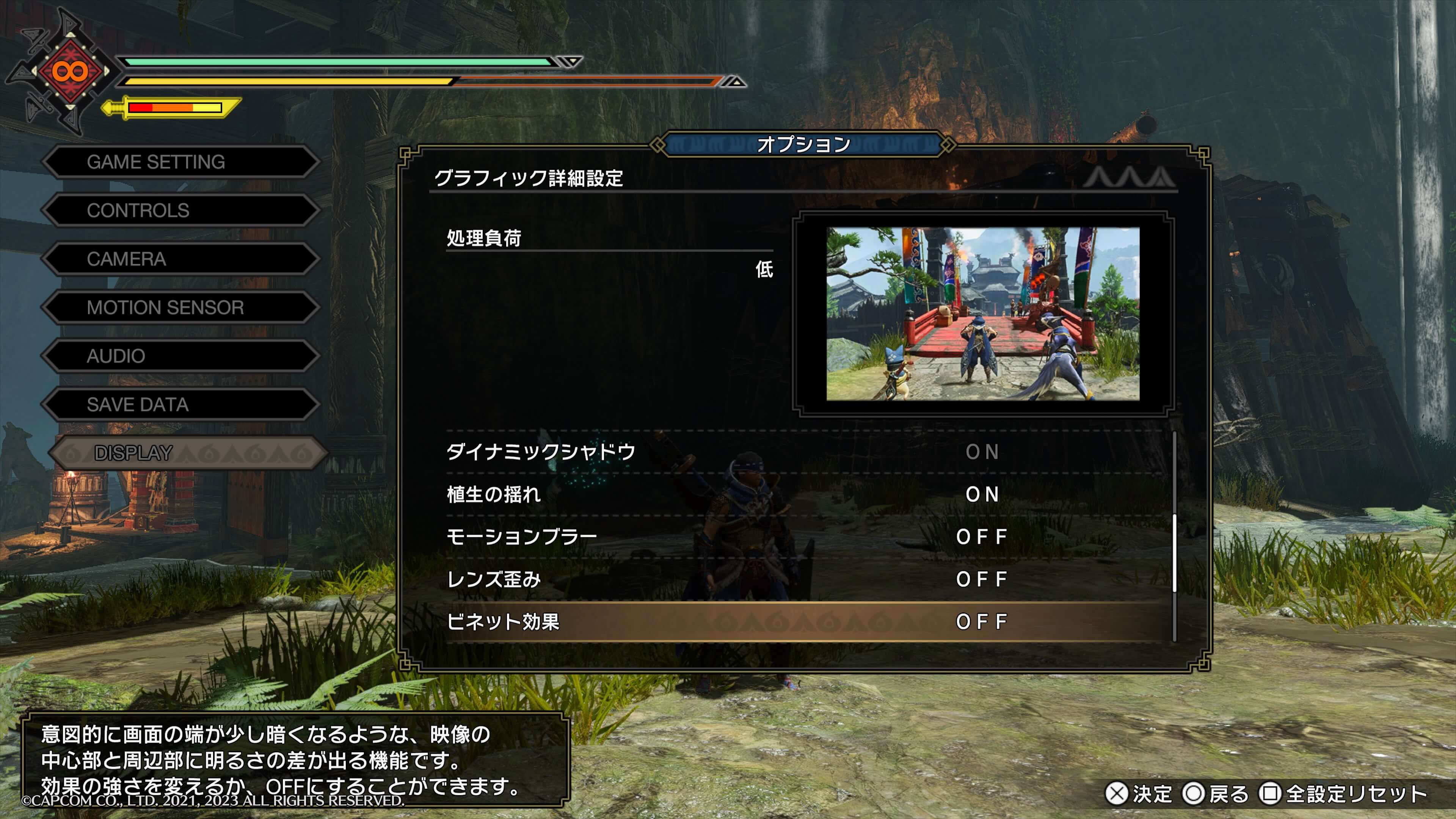
Task: Select the CONTROLS menu entry
Action: [x=180, y=211]
